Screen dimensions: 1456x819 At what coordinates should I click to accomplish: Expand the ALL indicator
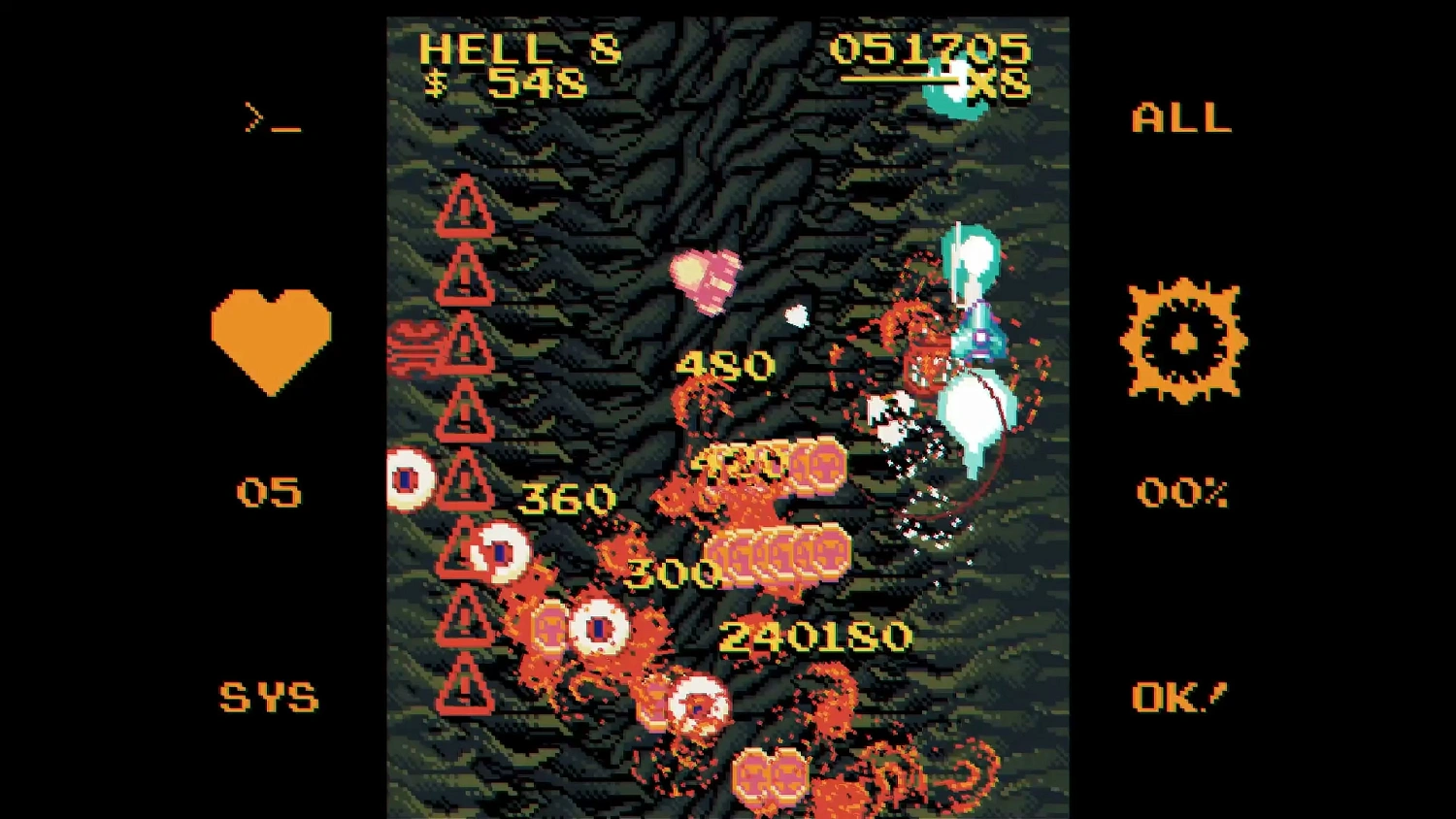1180,118
